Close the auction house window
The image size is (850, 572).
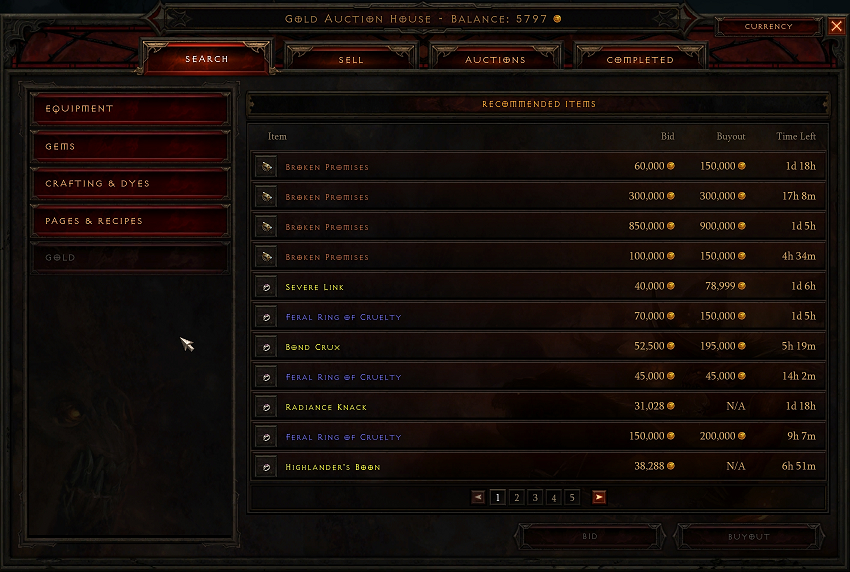coord(836,27)
